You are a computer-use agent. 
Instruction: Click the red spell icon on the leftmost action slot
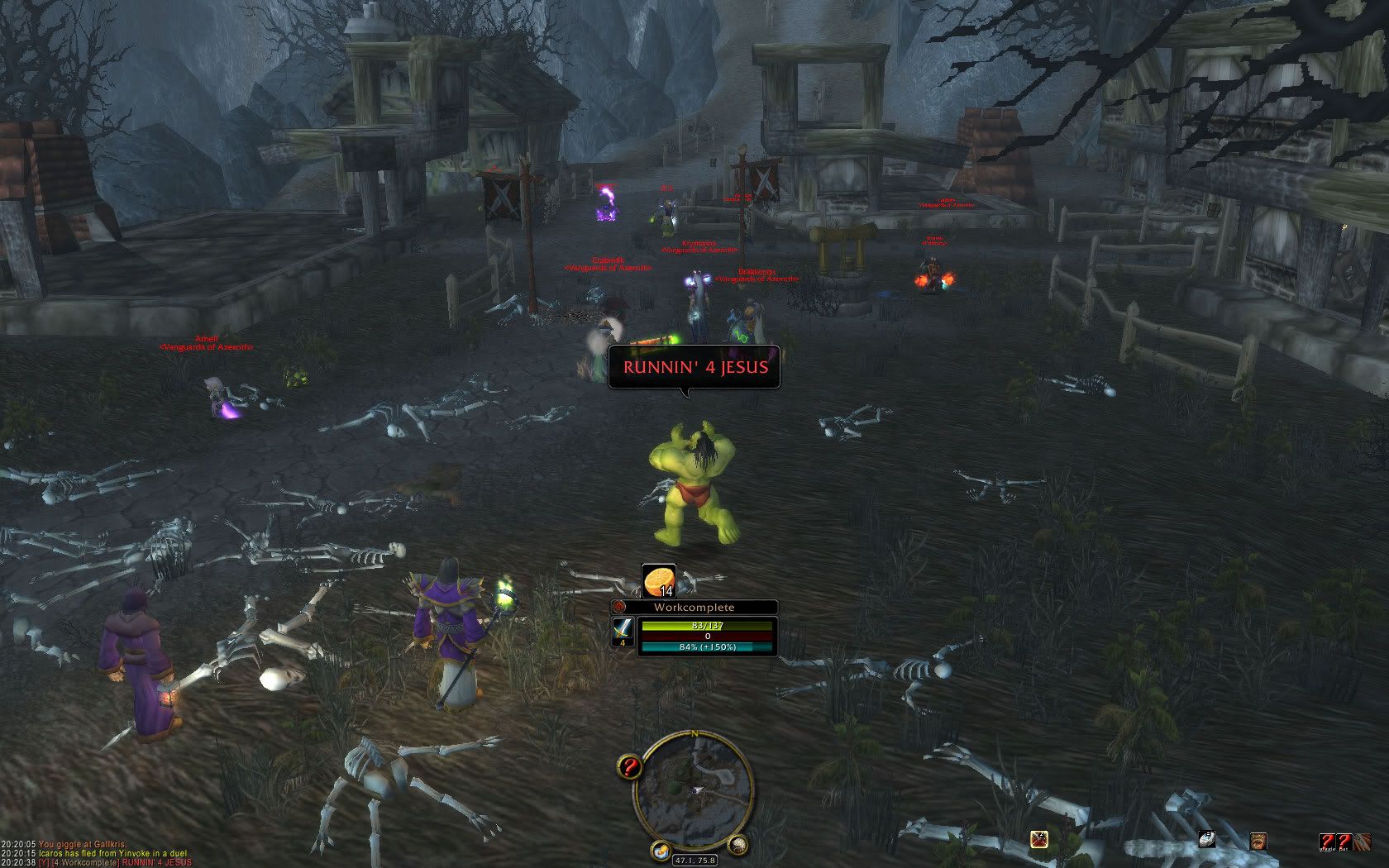(x=1038, y=840)
